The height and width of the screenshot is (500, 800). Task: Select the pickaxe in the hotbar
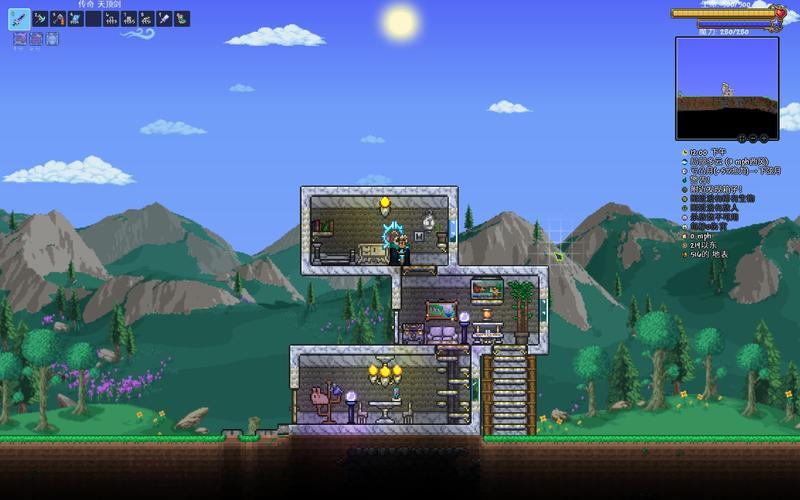40,18
